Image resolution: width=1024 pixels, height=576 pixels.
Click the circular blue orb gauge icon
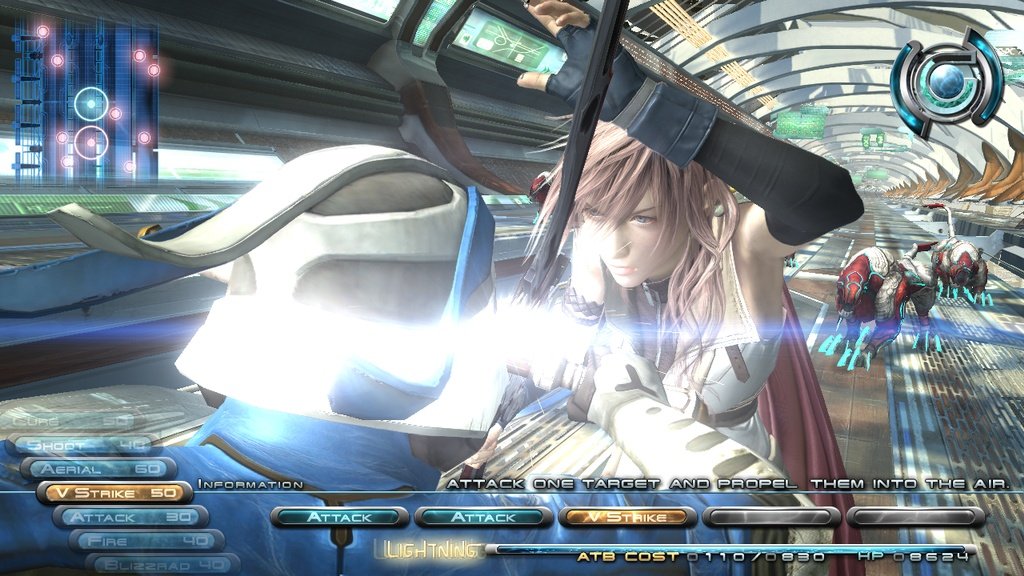point(946,82)
